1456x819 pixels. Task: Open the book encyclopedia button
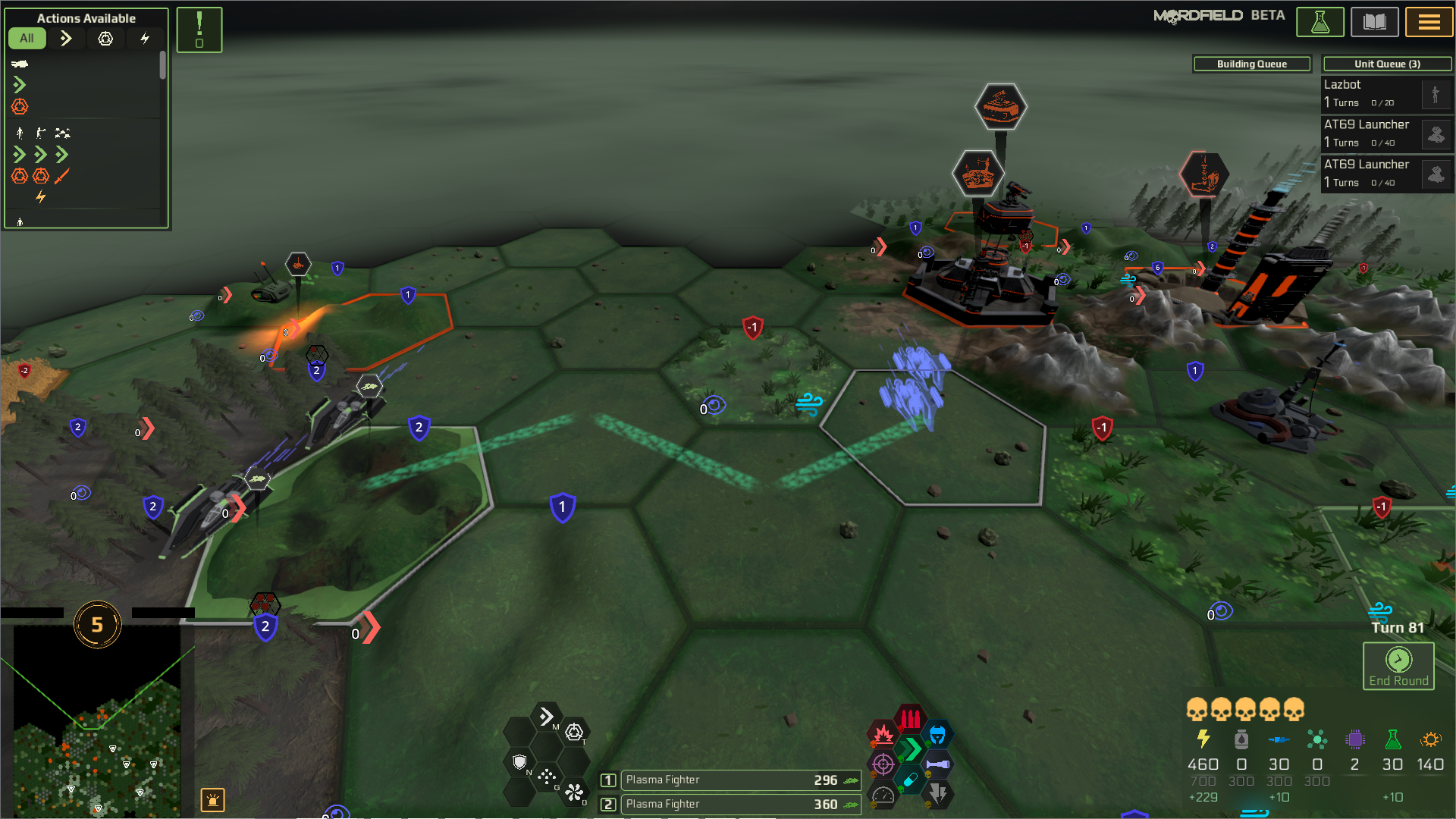1374,22
